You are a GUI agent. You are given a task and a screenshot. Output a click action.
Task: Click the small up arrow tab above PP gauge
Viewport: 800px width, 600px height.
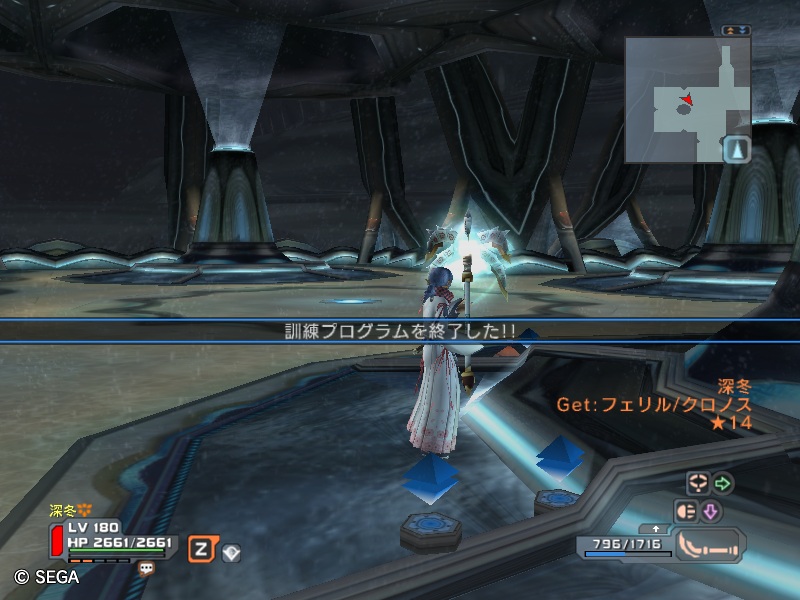pyautogui.click(x=655, y=528)
